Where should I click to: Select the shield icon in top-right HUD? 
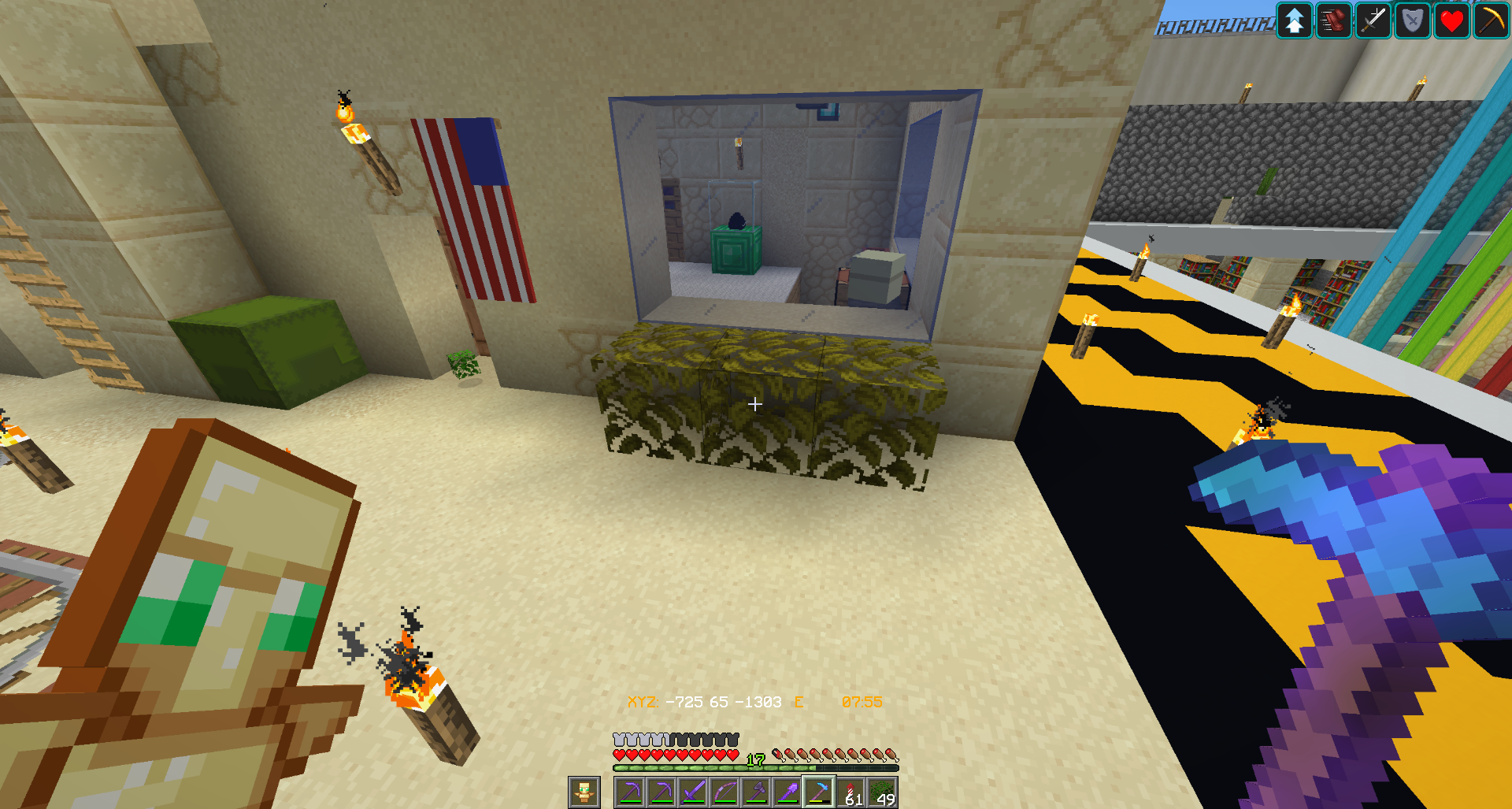point(1412,20)
